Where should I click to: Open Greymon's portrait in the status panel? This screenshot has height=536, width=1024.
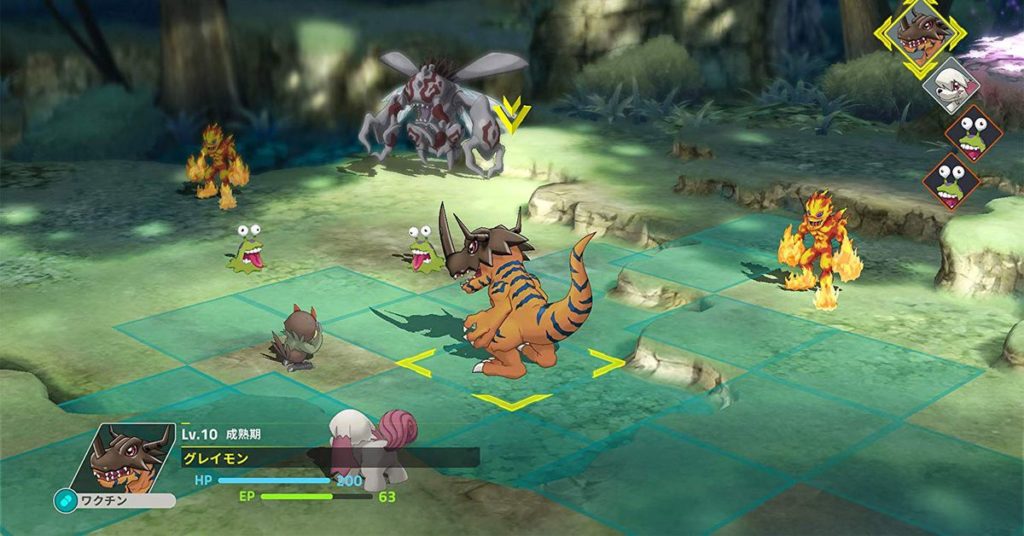point(128,460)
